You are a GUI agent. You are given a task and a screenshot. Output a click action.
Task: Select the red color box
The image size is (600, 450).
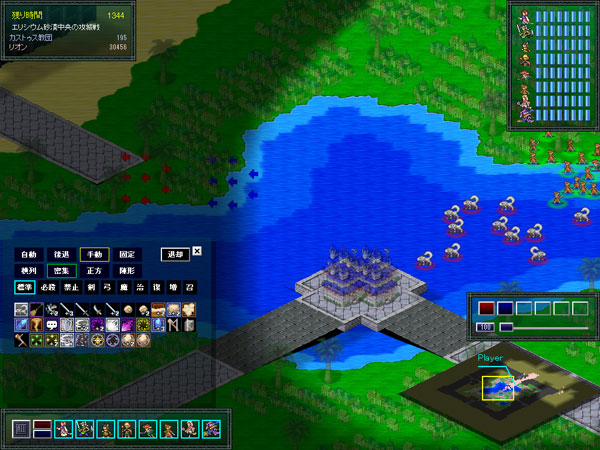pos(487,308)
